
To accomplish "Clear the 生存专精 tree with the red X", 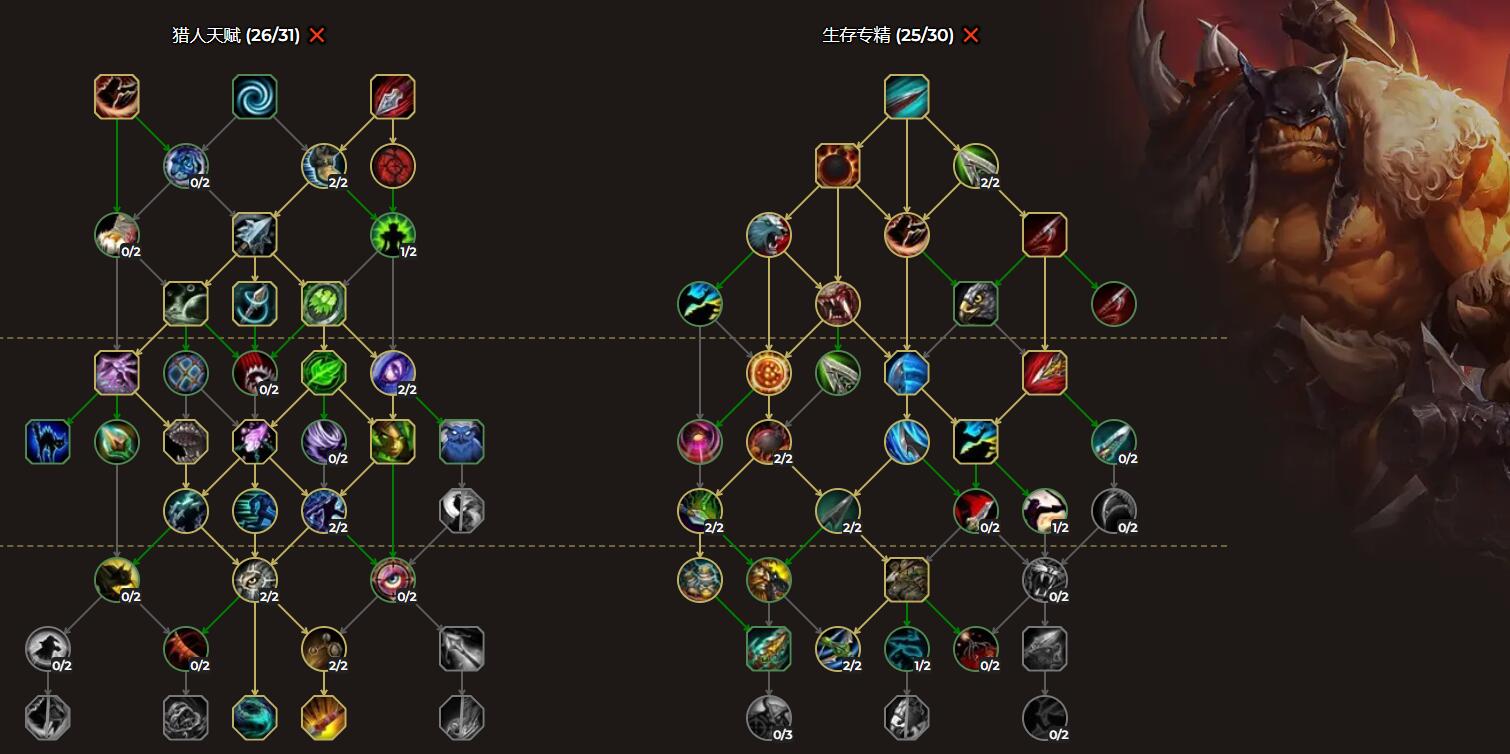I will (971, 36).
